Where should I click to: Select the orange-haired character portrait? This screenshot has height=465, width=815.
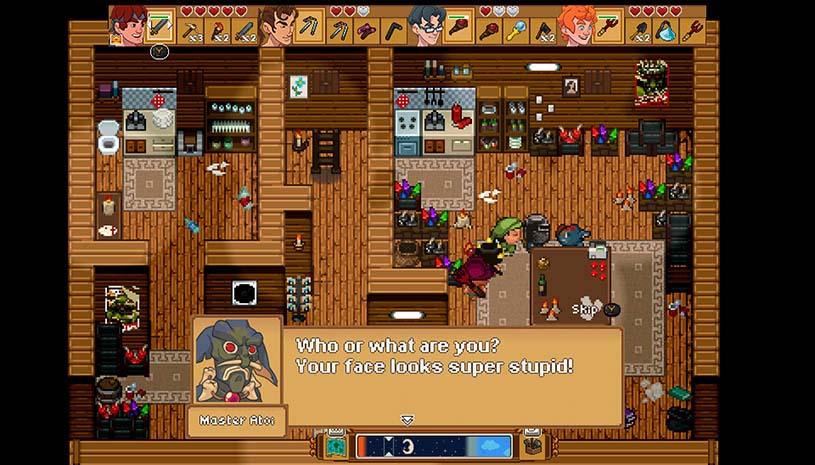pyautogui.click(x=576, y=25)
